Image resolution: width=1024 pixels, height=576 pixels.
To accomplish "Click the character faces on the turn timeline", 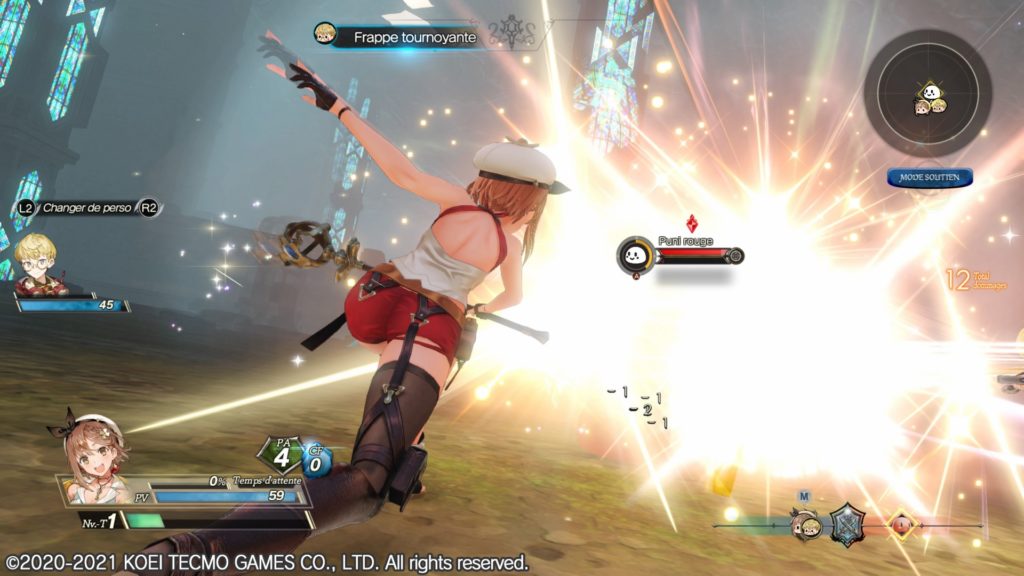I will click(806, 524).
